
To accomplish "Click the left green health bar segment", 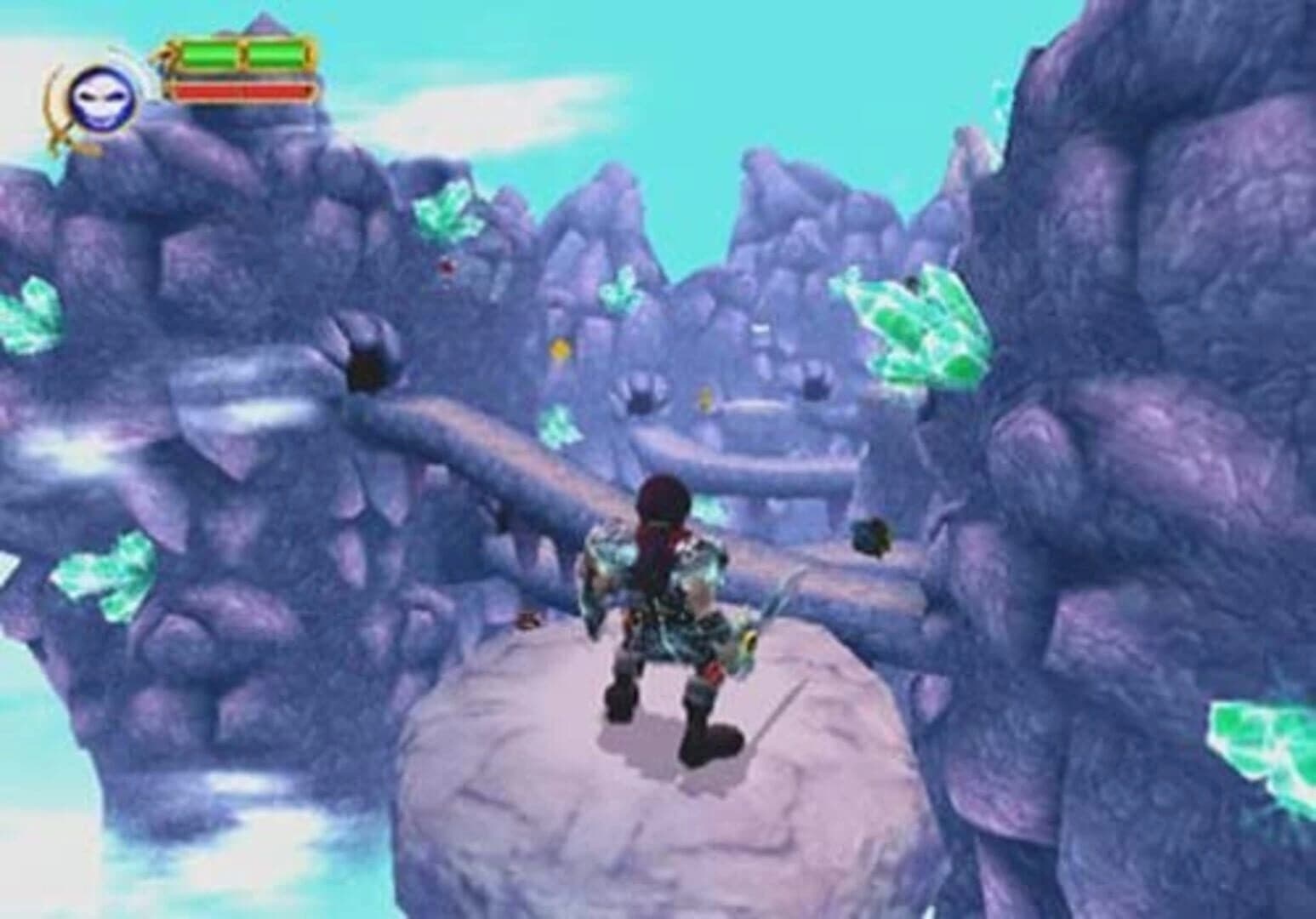I will click(207, 53).
